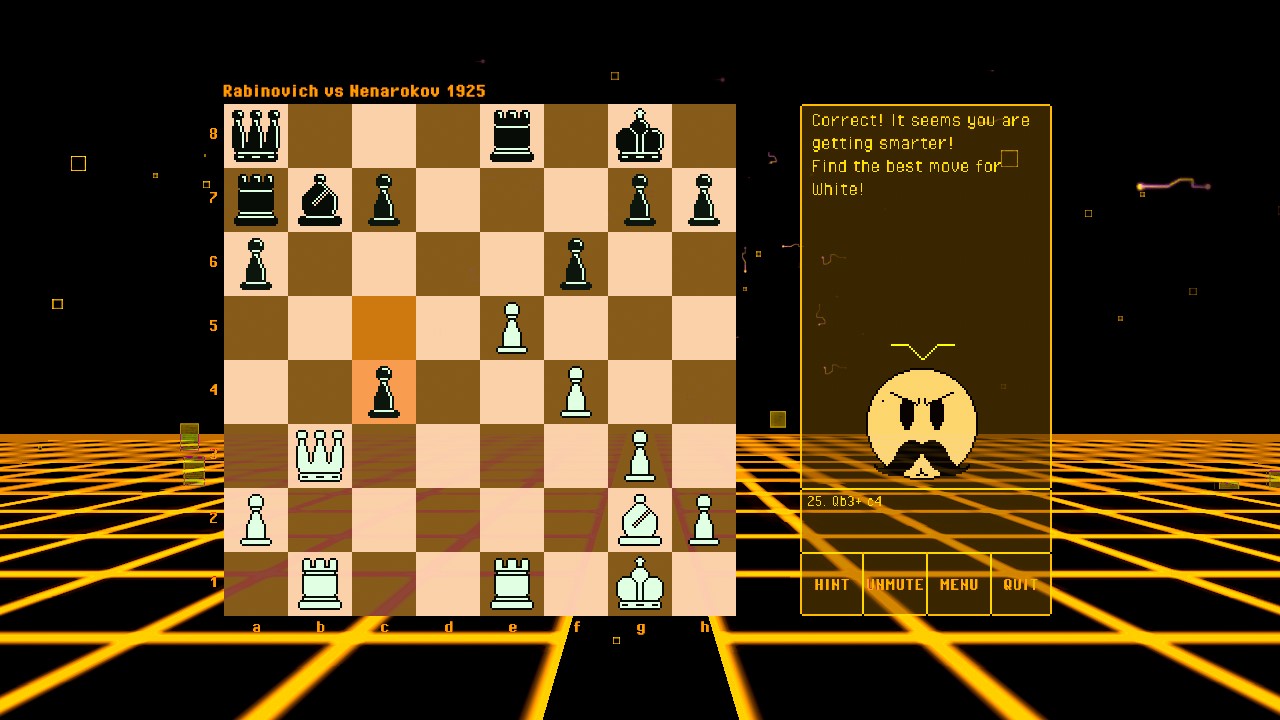Select the white pawn on e5

[x=512, y=326]
